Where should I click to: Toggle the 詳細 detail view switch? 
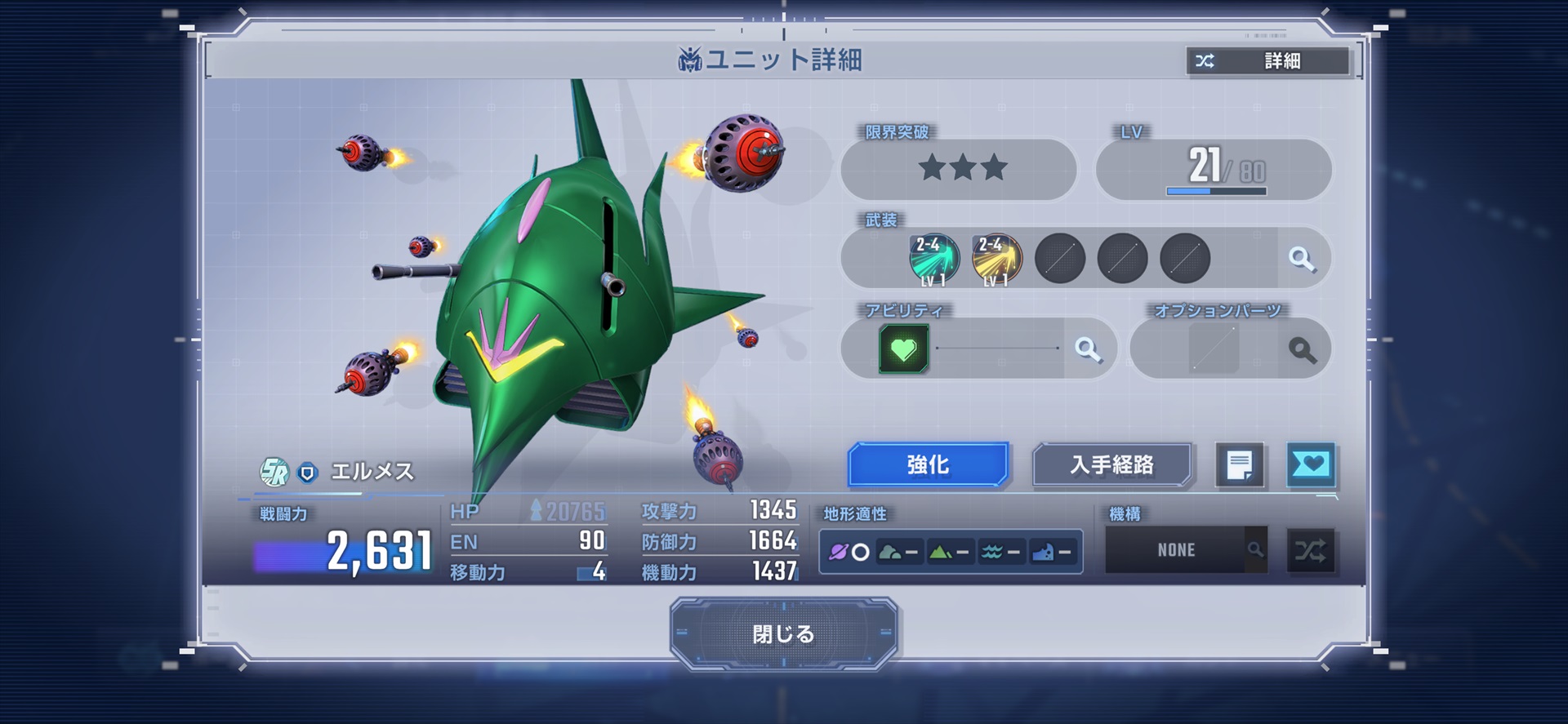point(1267,61)
